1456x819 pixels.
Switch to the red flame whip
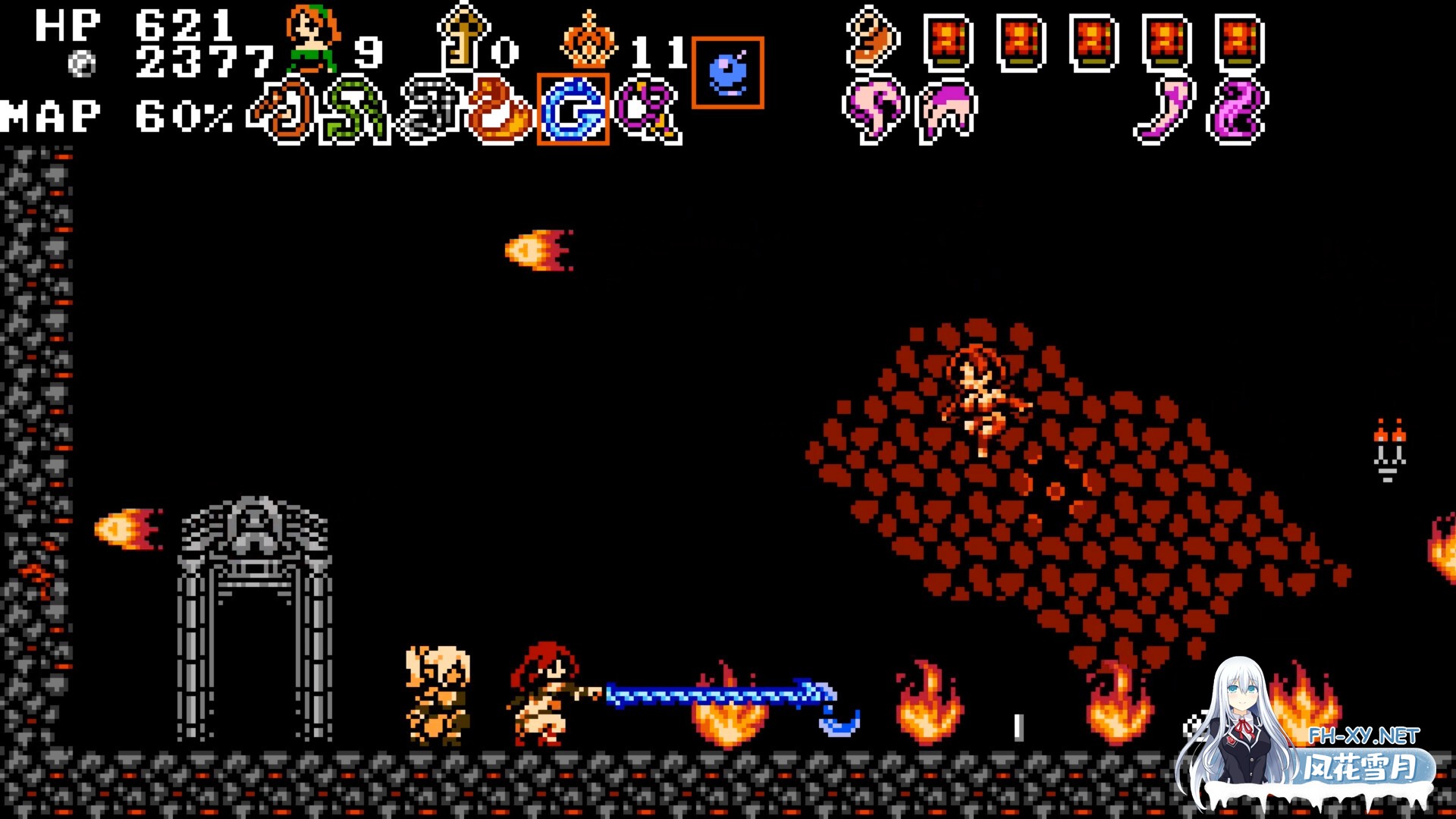pos(499,111)
